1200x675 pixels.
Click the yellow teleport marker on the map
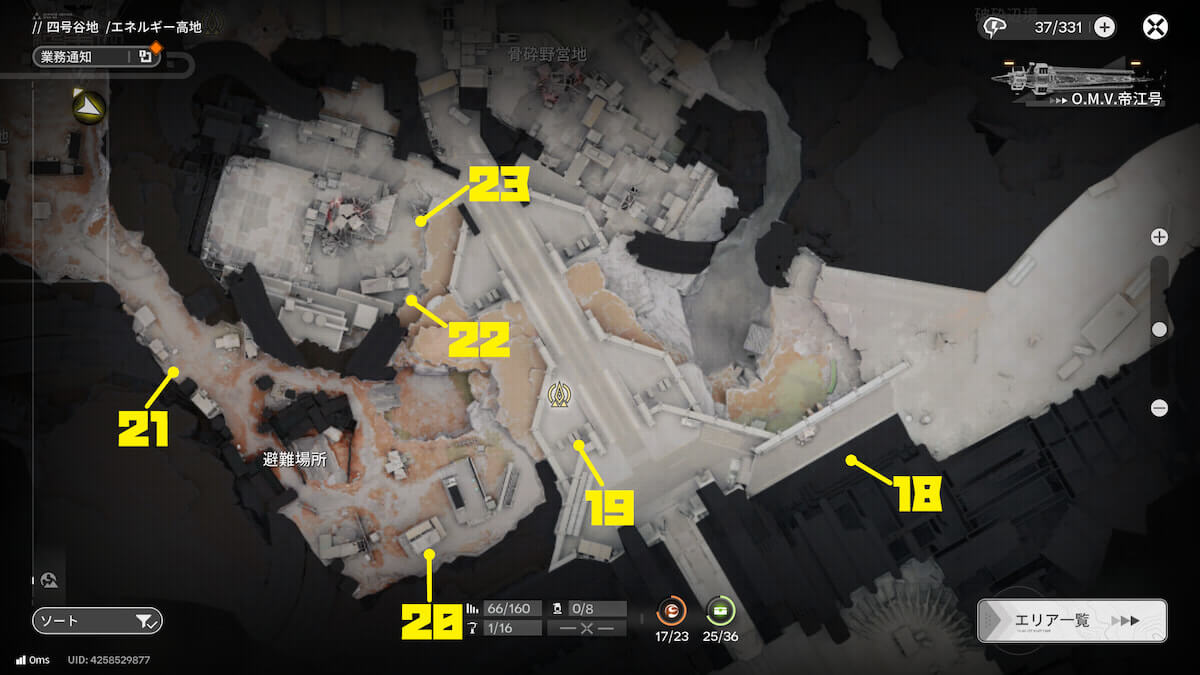(558, 396)
